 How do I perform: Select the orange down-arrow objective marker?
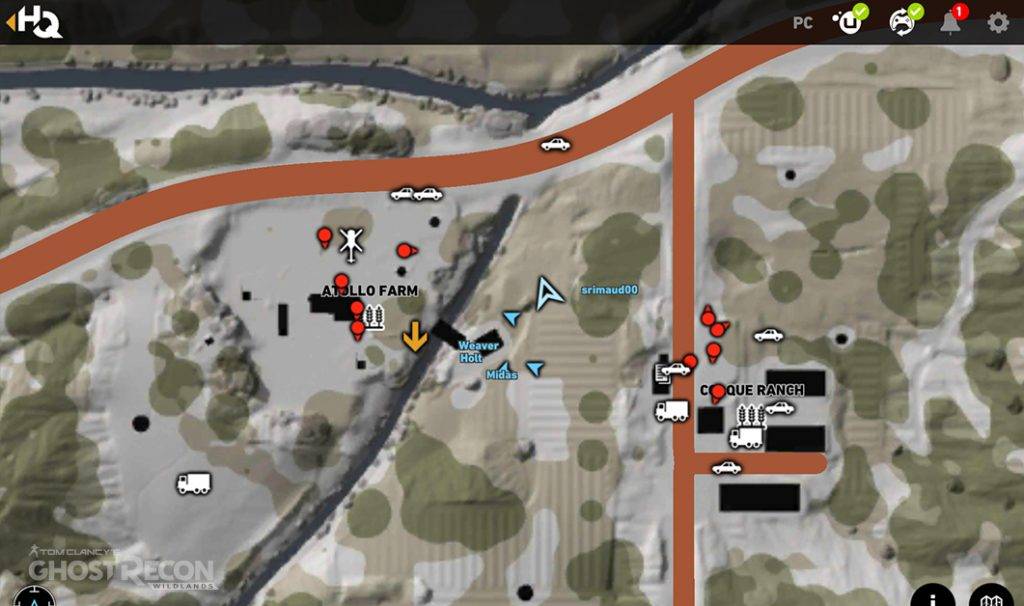415,337
